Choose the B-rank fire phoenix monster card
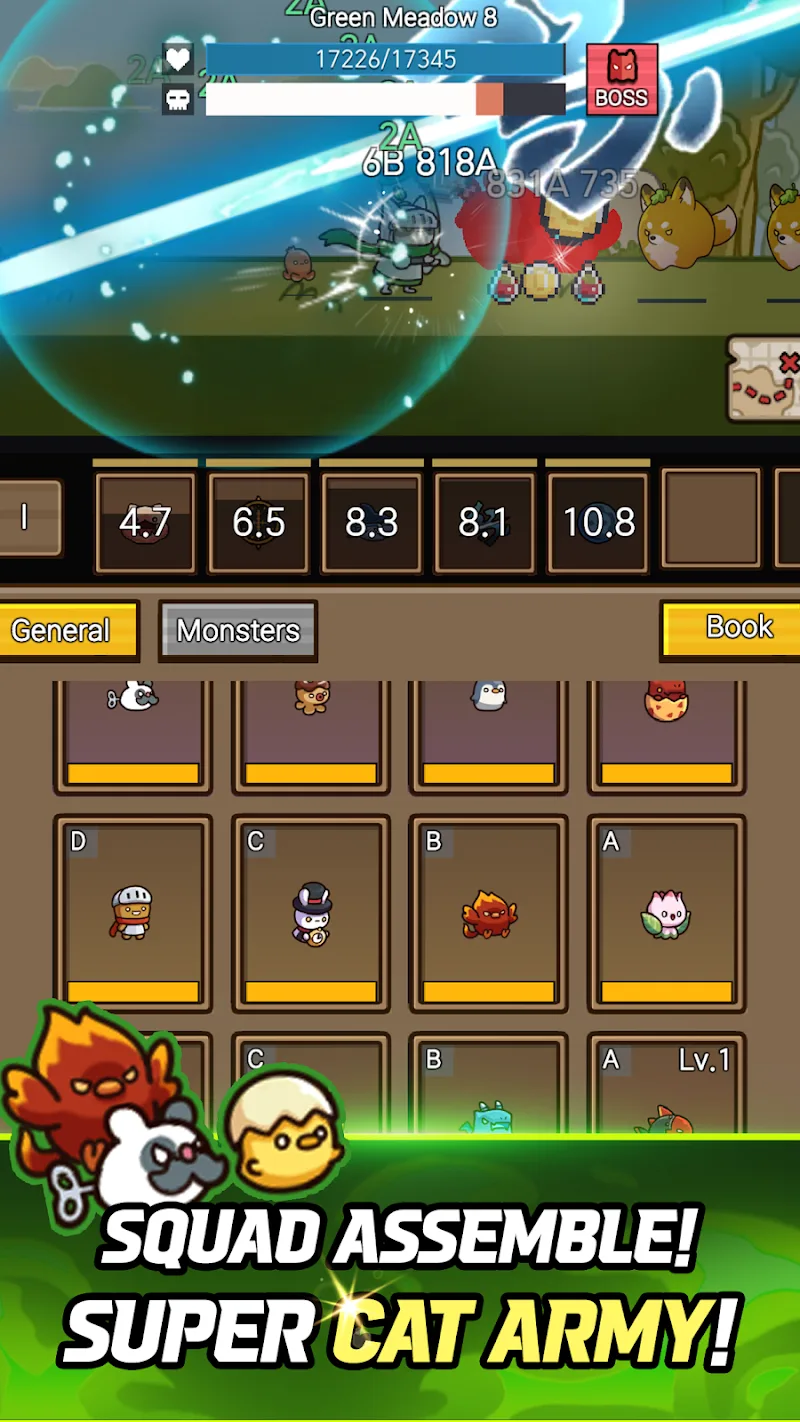800x1422 pixels. (x=488, y=912)
